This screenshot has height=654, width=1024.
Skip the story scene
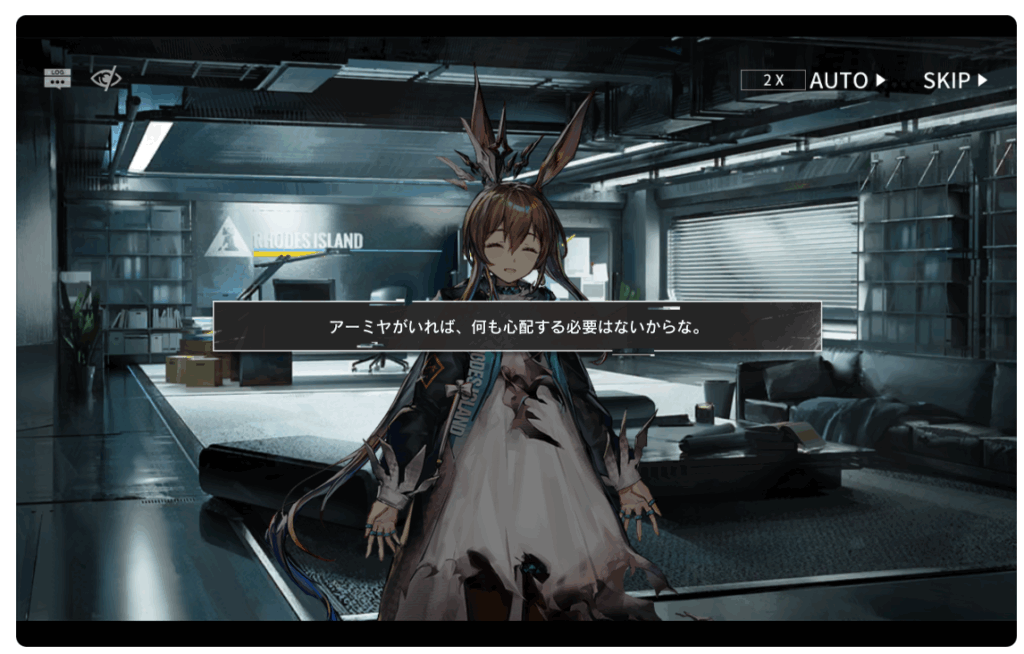(x=954, y=80)
